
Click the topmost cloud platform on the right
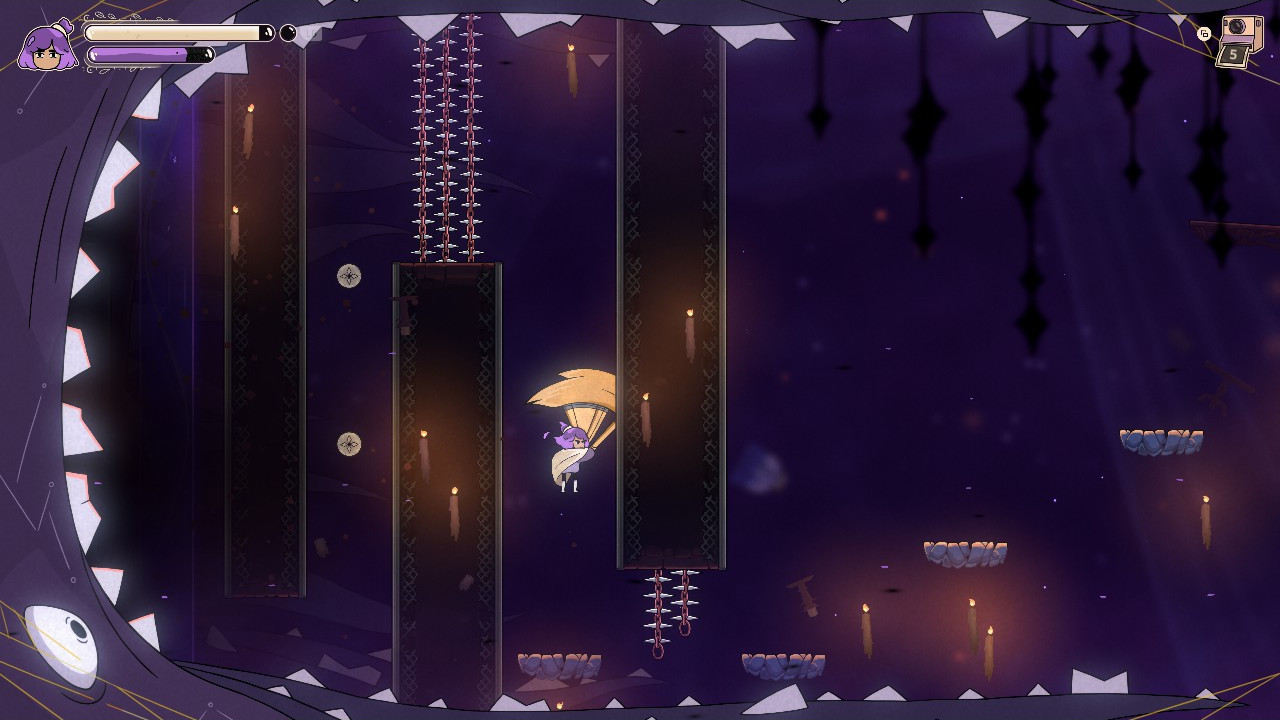pos(1163,440)
